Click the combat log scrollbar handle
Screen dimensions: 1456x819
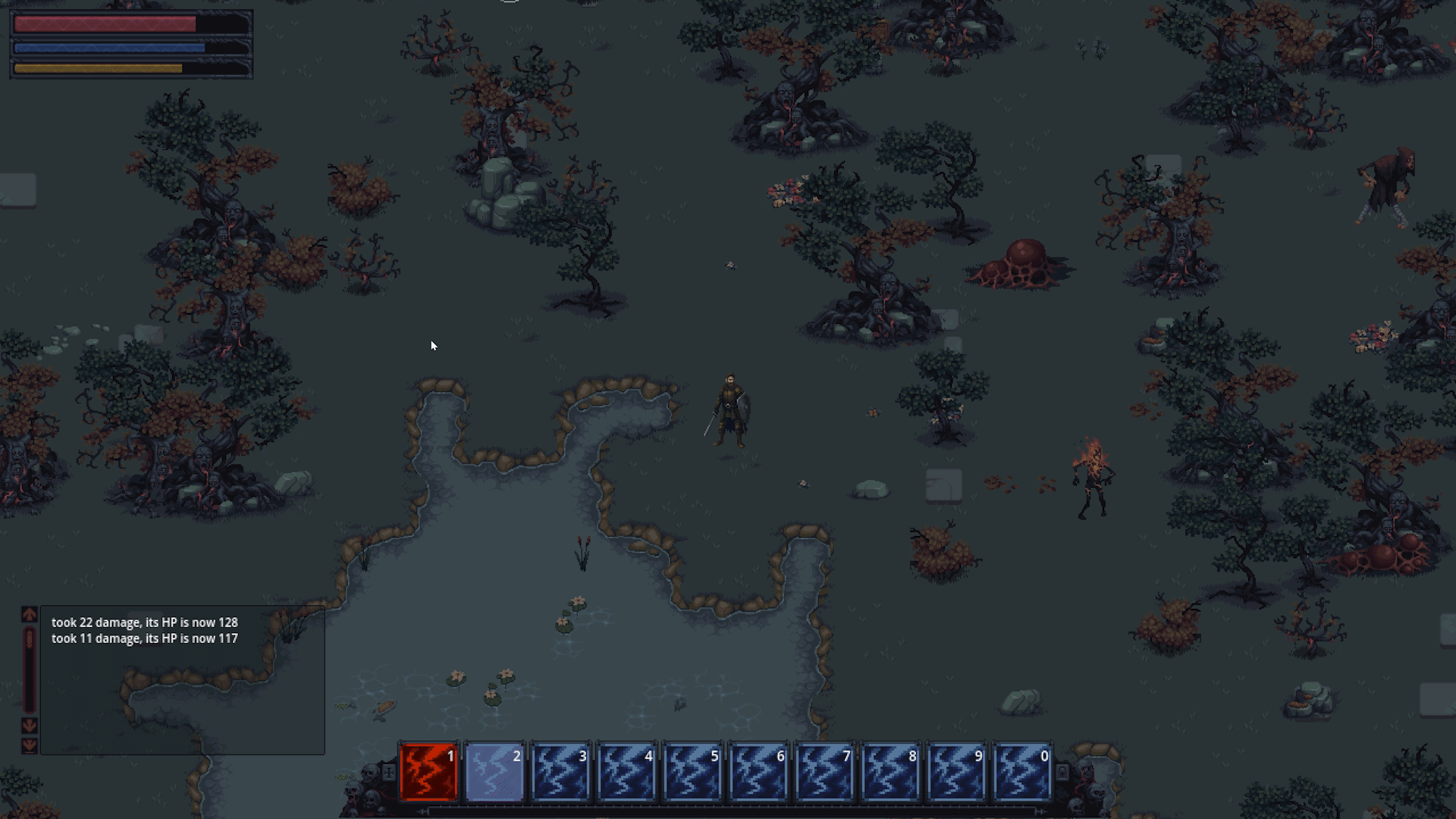tap(30, 639)
